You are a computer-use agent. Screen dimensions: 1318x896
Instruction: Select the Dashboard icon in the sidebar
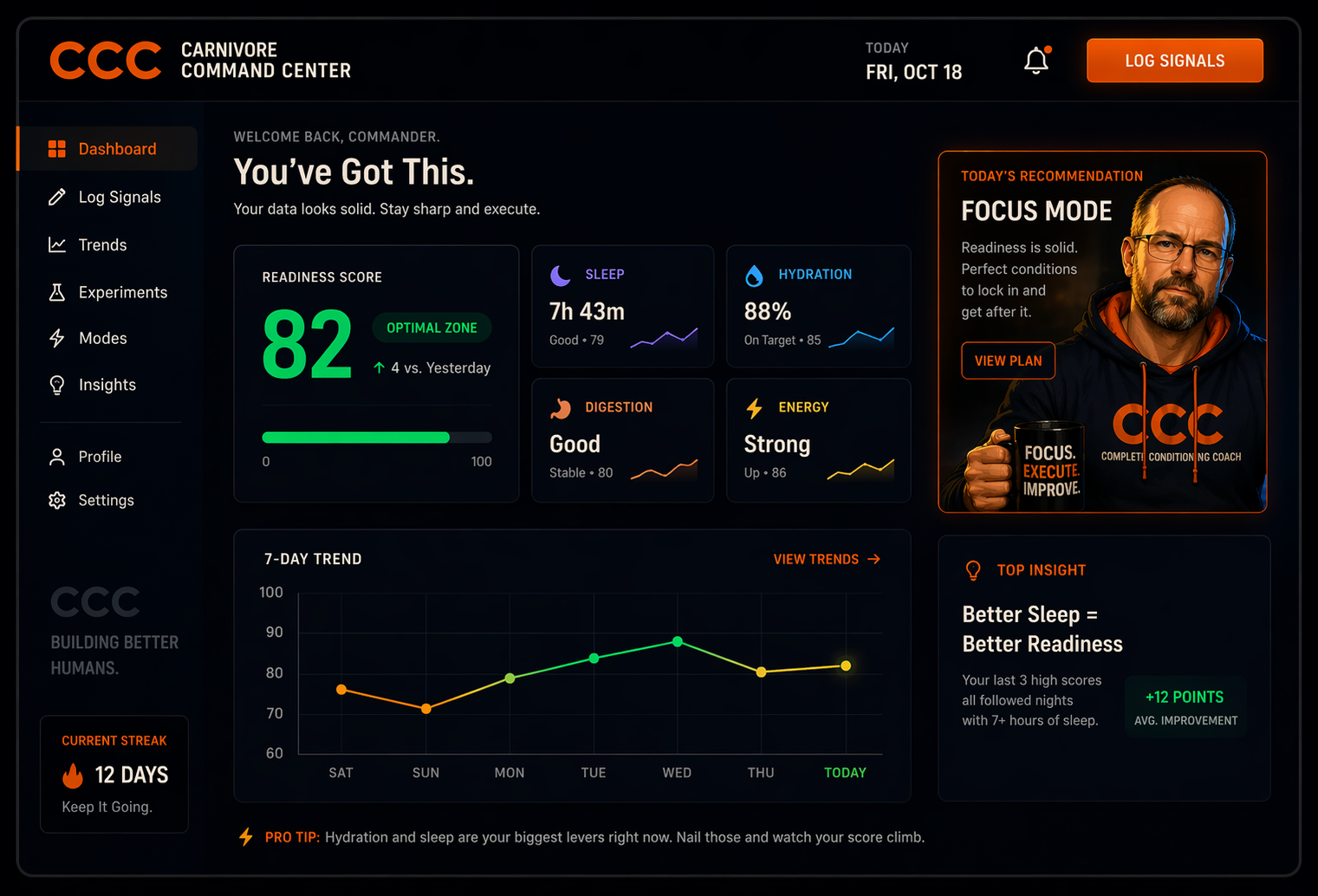[56, 148]
